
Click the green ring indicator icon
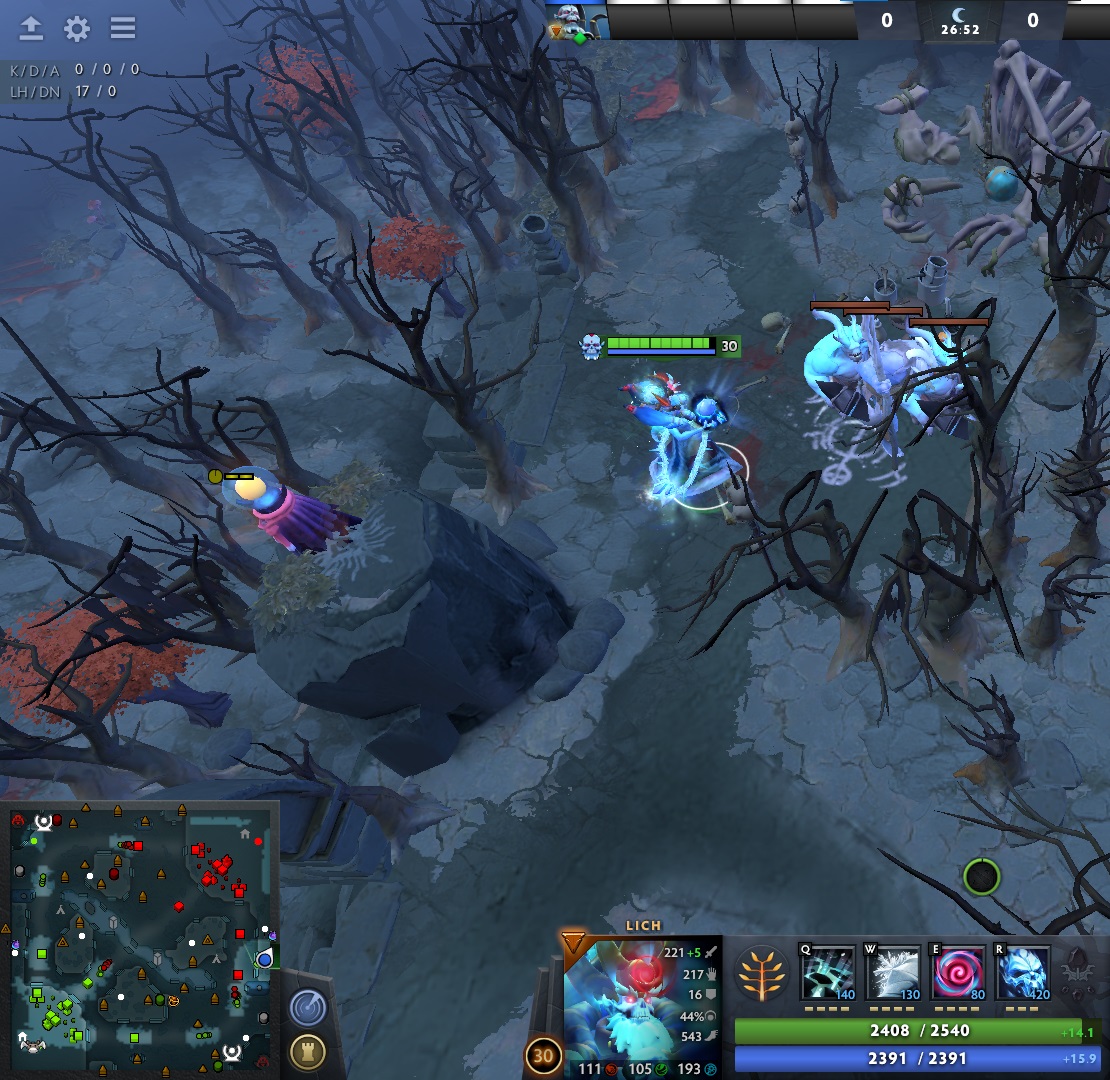(x=981, y=877)
